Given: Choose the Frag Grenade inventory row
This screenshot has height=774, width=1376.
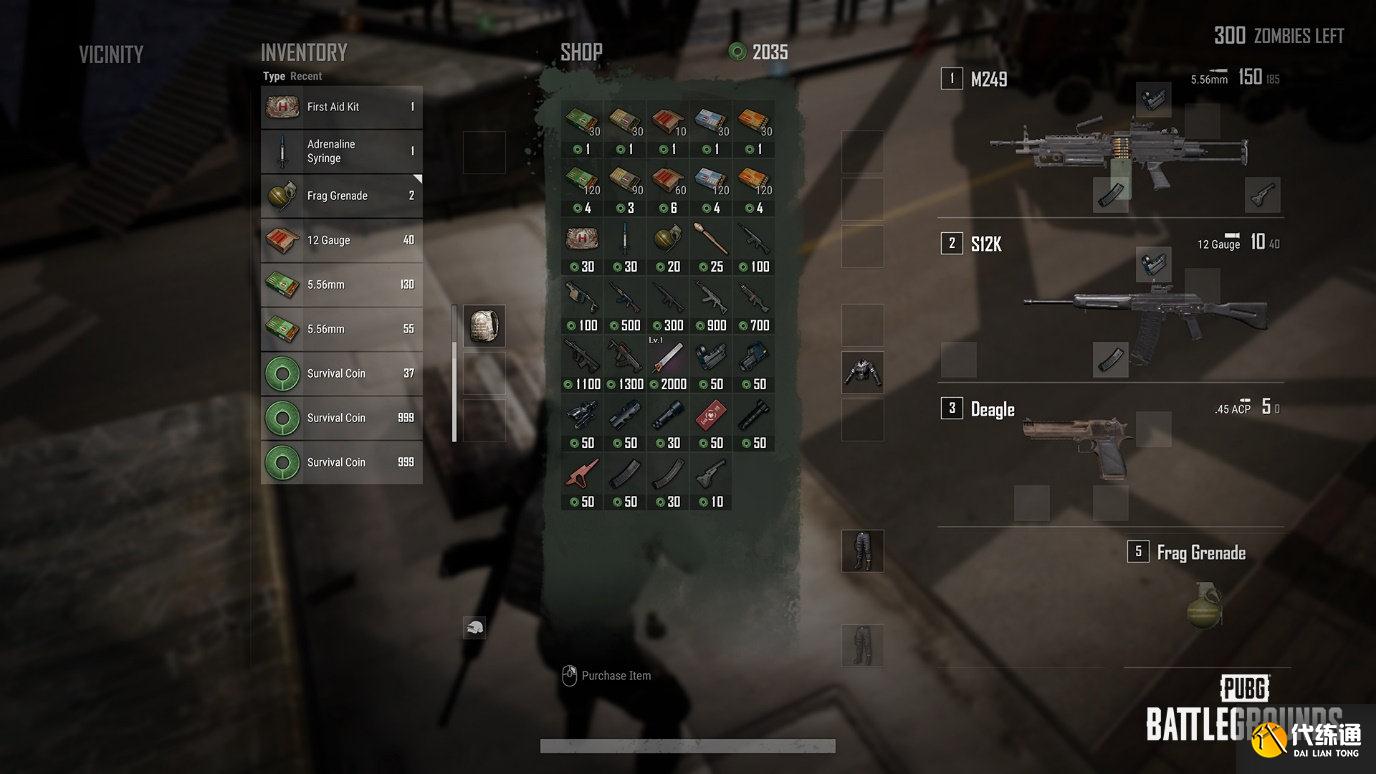Looking at the screenshot, I should [341, 196].
